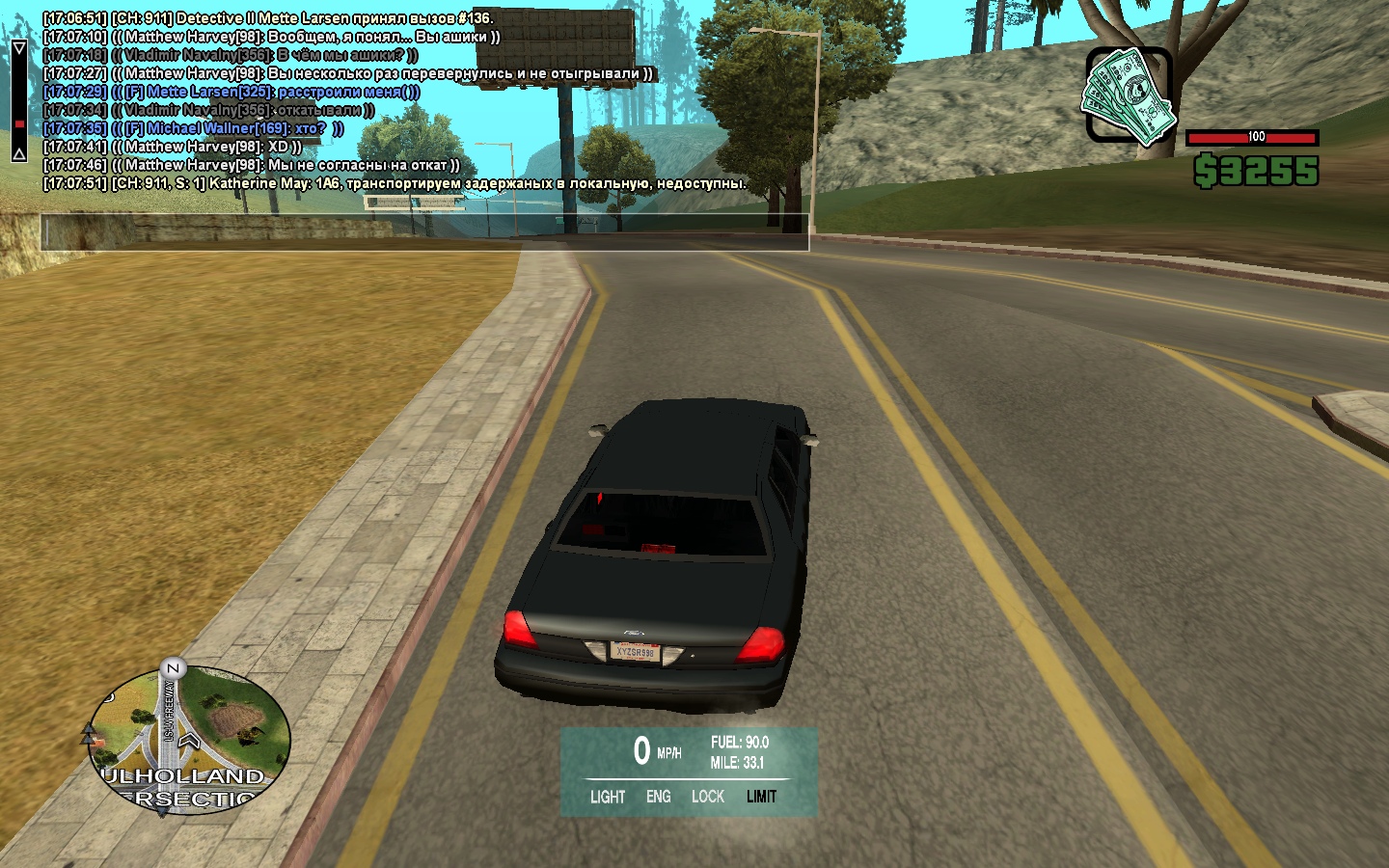Select the cash bundle weapon icon
The height and width of the screenshot is (868, 1389).
1129,96
